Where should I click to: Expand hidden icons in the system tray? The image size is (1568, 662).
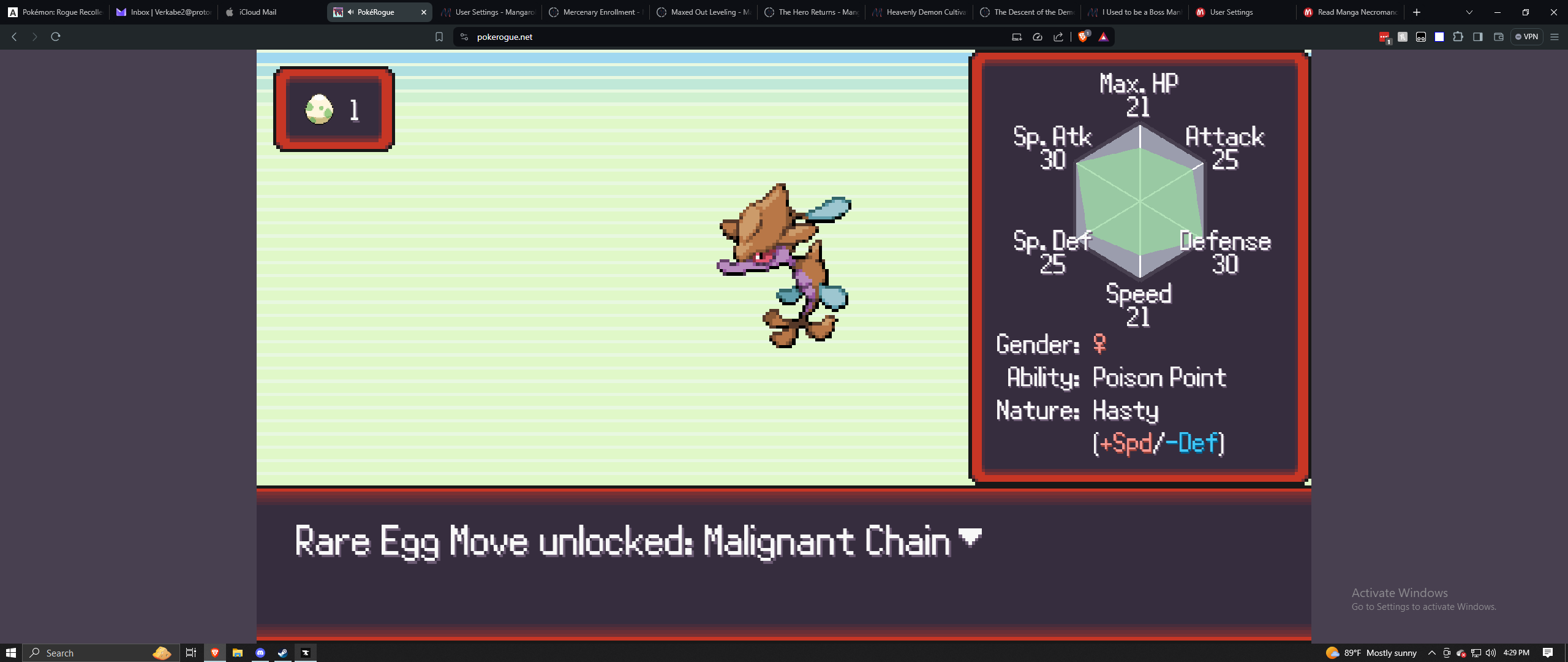1433,652
